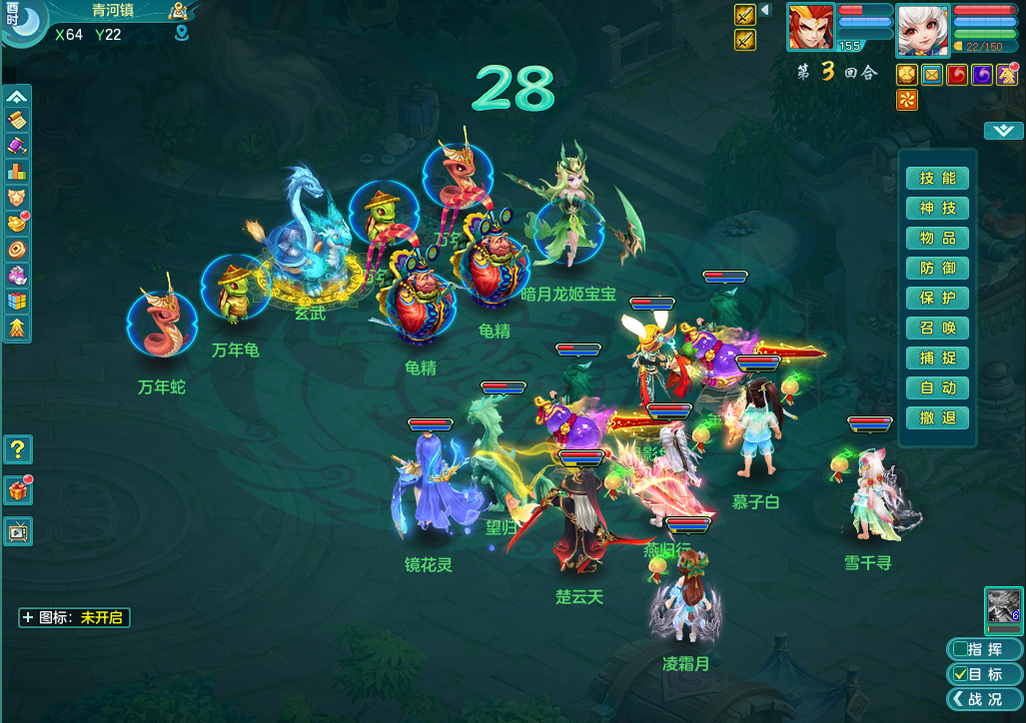Open the red gift box rewards
Image resolution: width=1026 pixels, height=723 pixels.
click(x=18, y=490)
